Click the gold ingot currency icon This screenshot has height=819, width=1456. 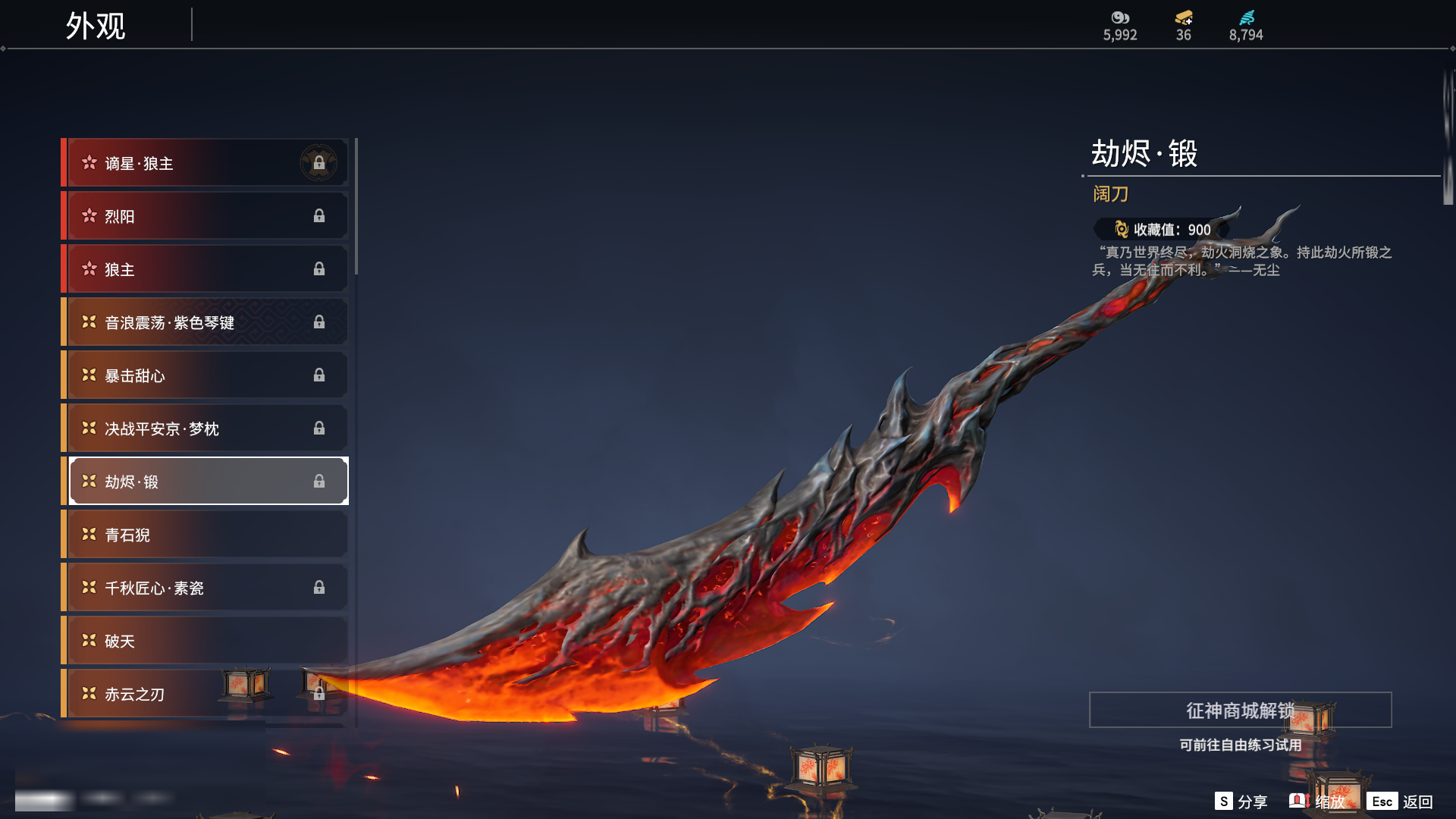pos(1184,17)
